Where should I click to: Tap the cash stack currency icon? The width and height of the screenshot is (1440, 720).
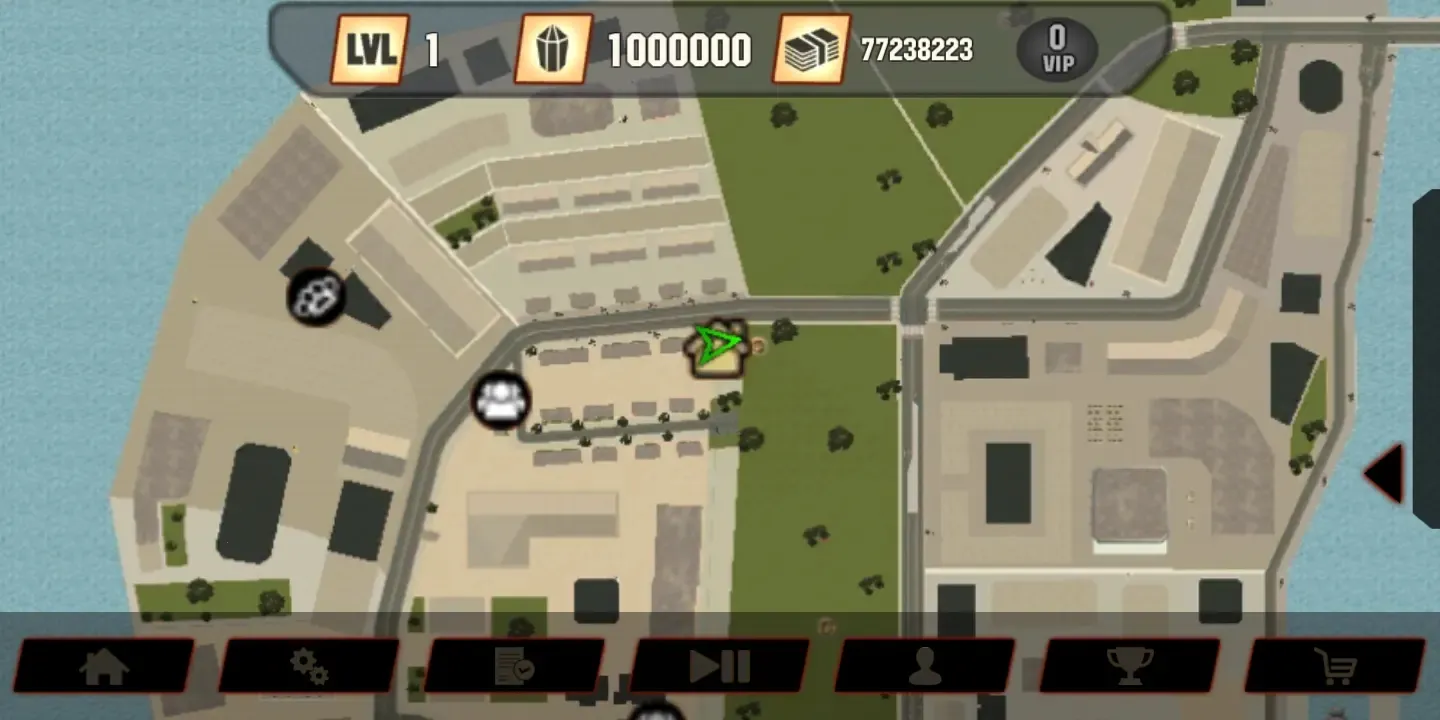812,48
